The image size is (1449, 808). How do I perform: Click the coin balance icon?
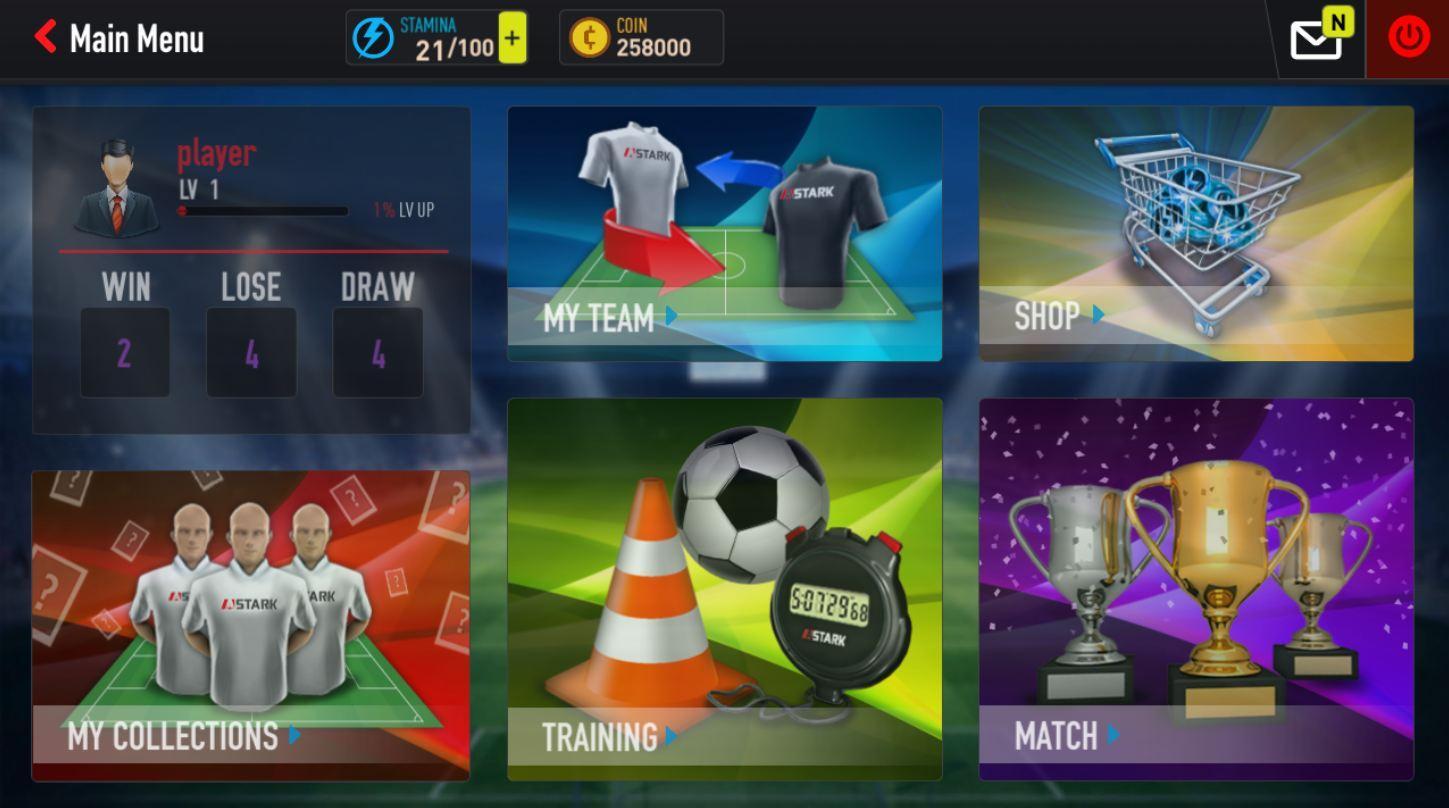[589, 38]
